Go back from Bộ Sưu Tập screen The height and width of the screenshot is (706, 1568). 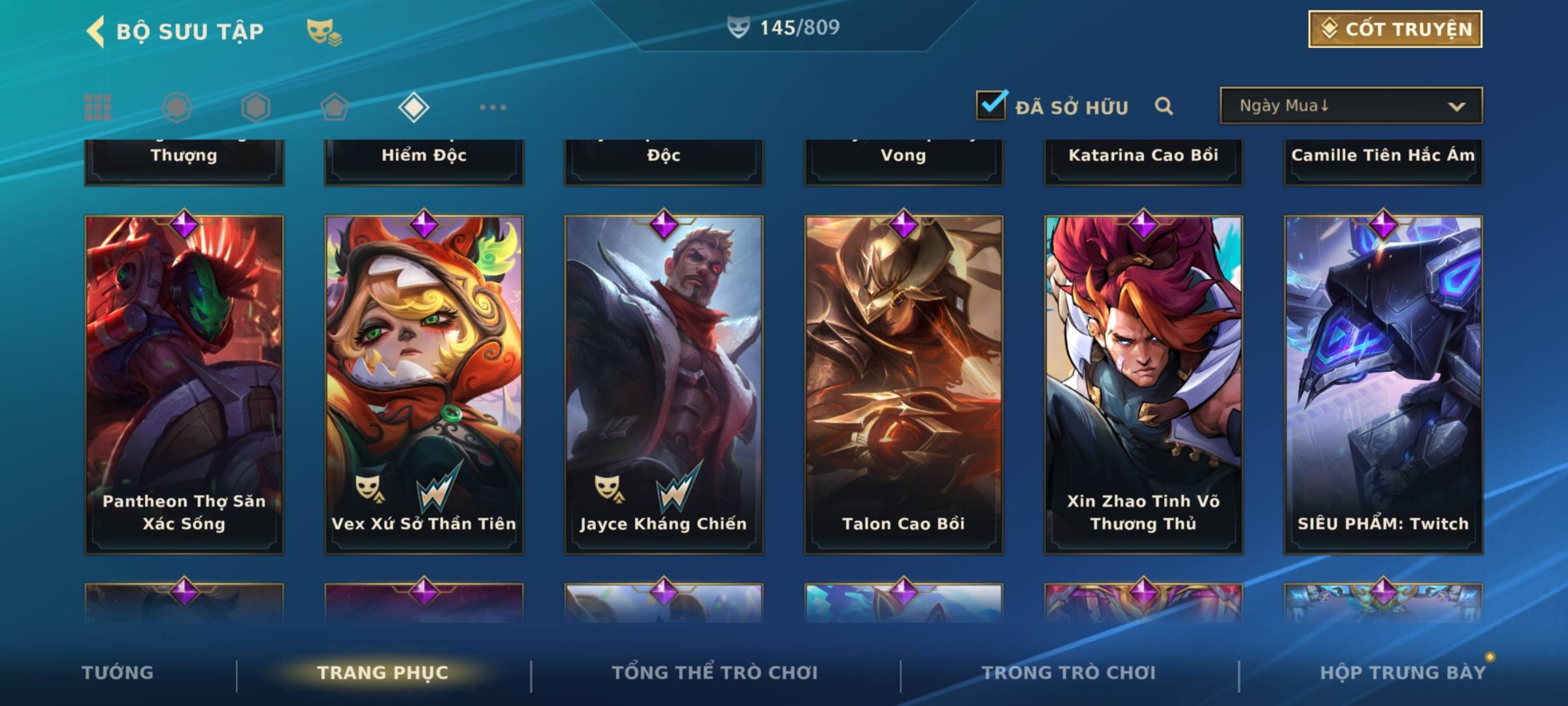95,31
